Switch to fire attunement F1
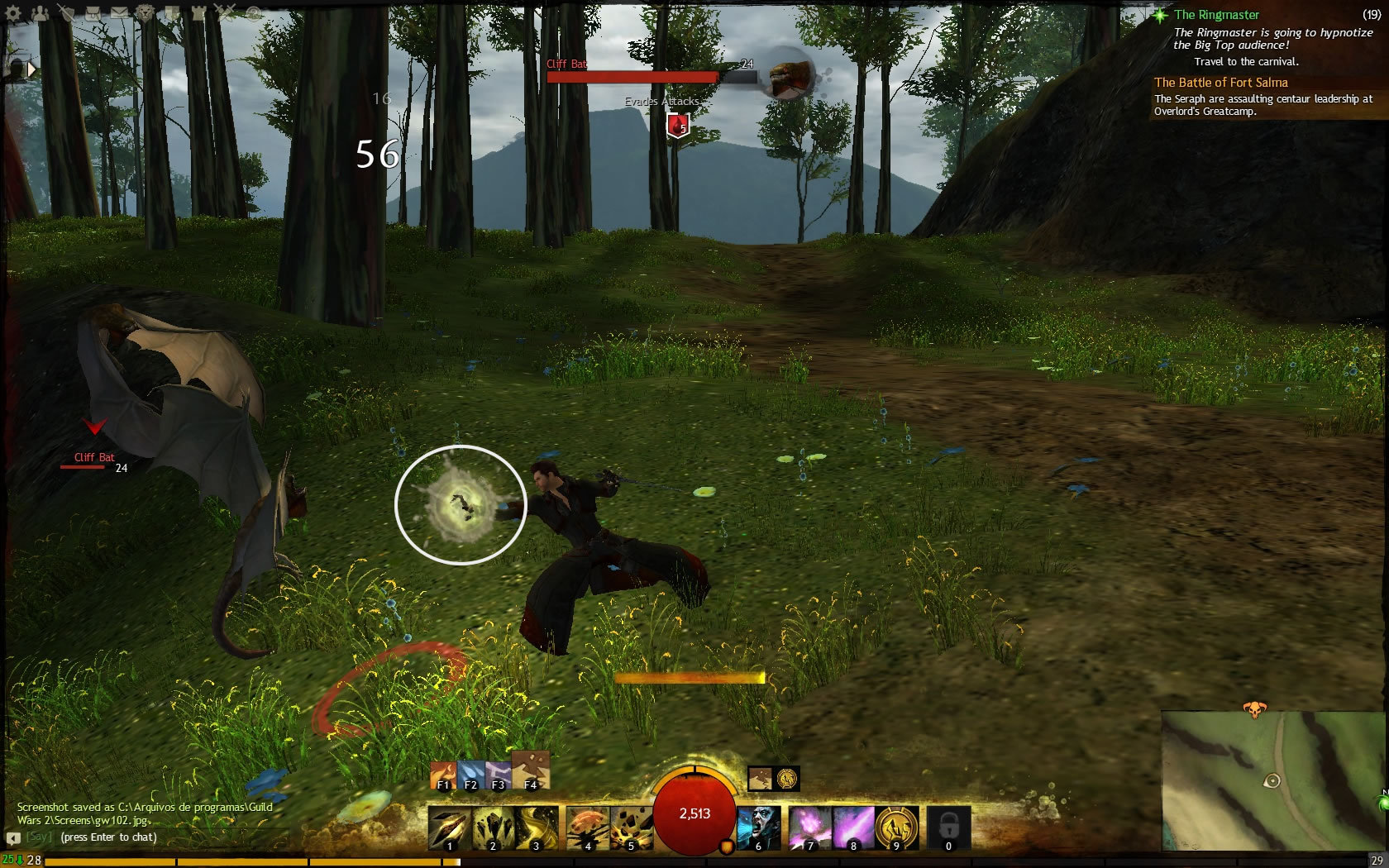 point(443,776)
